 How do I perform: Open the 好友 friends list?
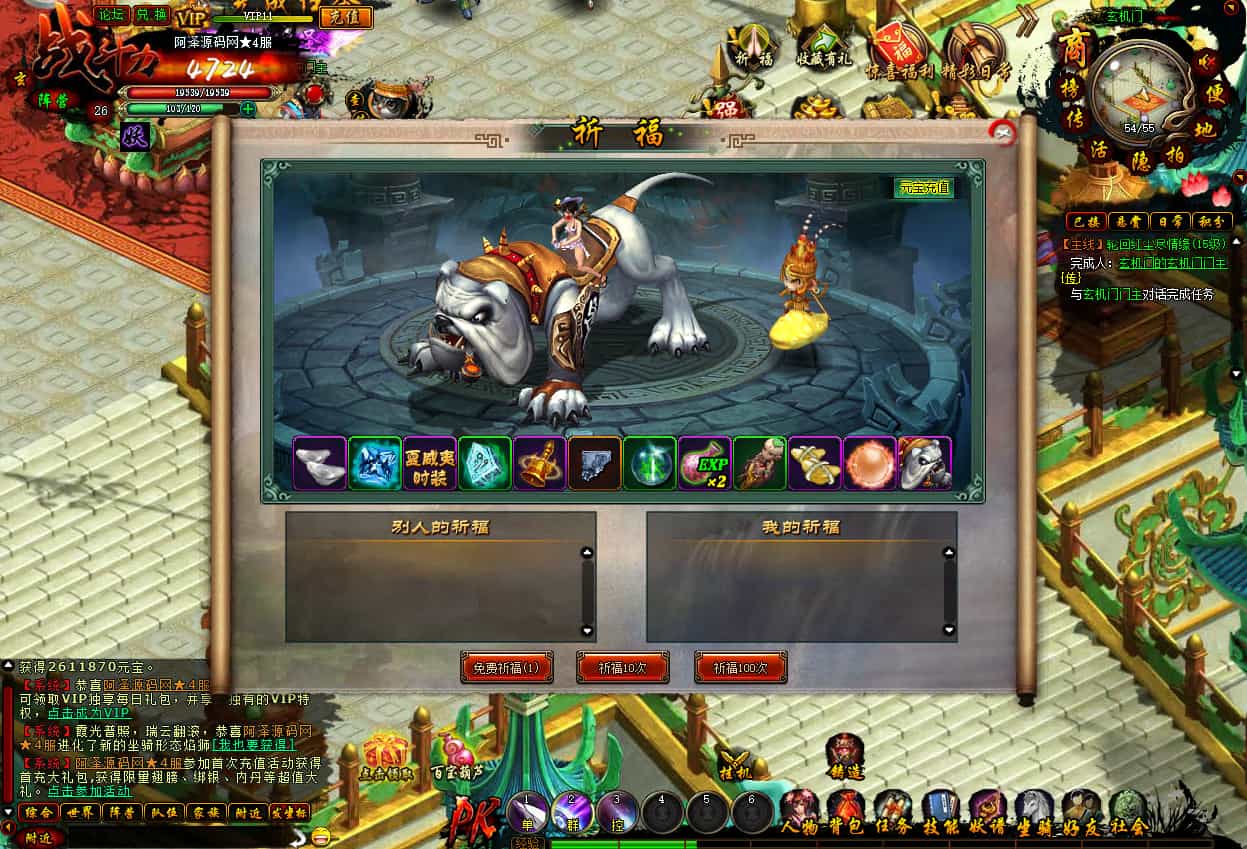pos(1081,806)
